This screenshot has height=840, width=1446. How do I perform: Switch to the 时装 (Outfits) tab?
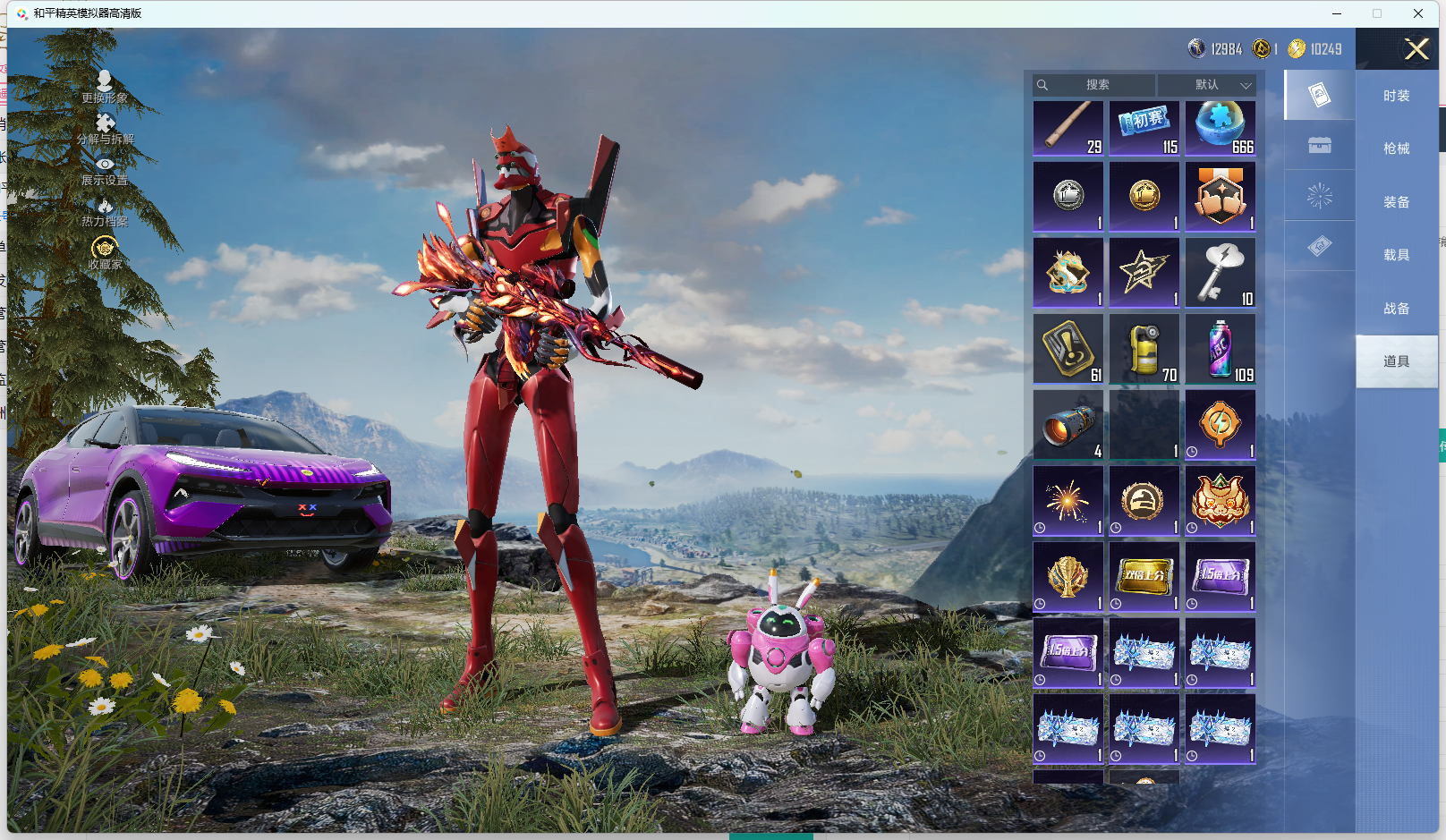point(1396,96)
